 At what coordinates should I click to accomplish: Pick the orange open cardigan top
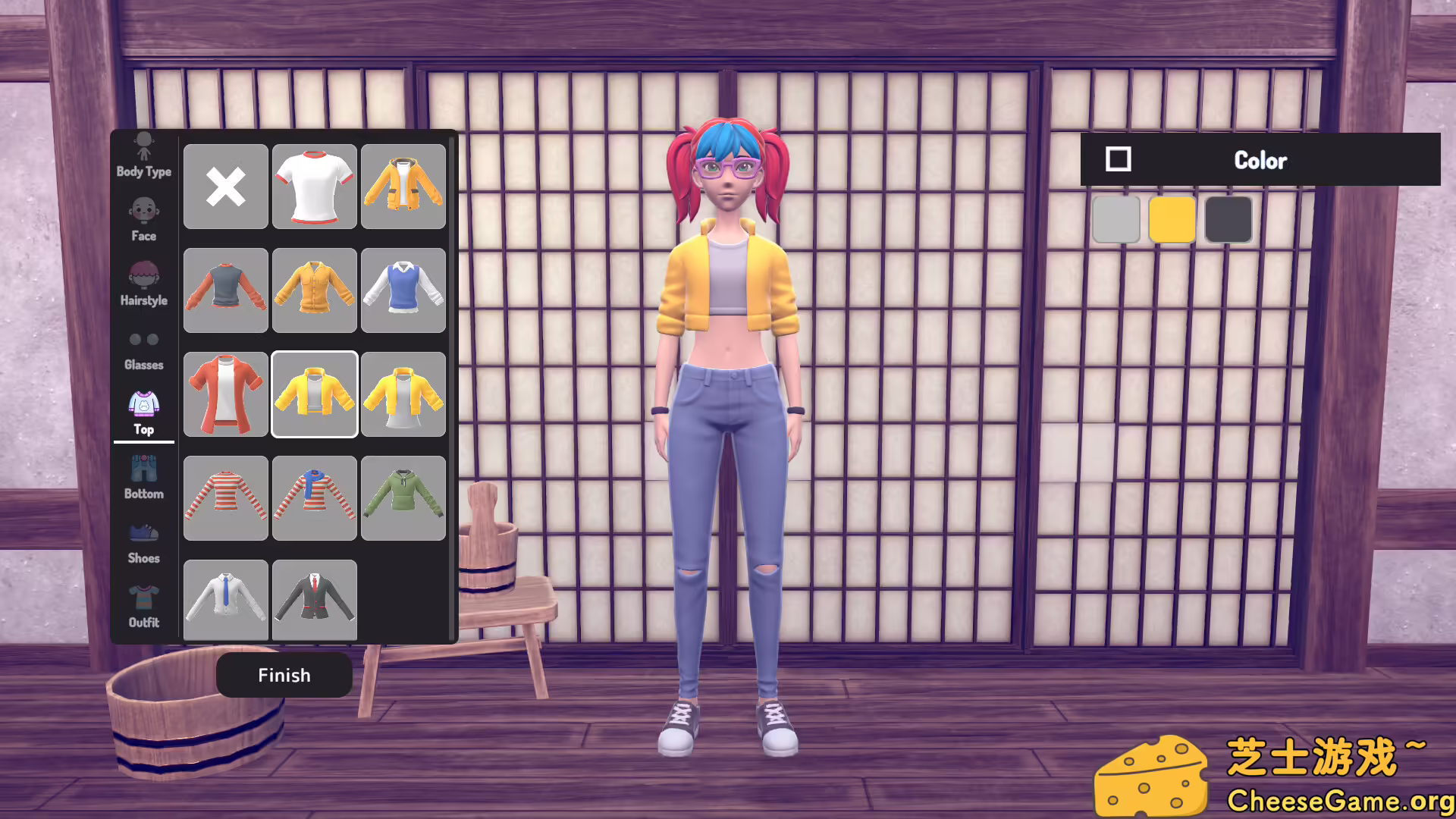point(225,394)
